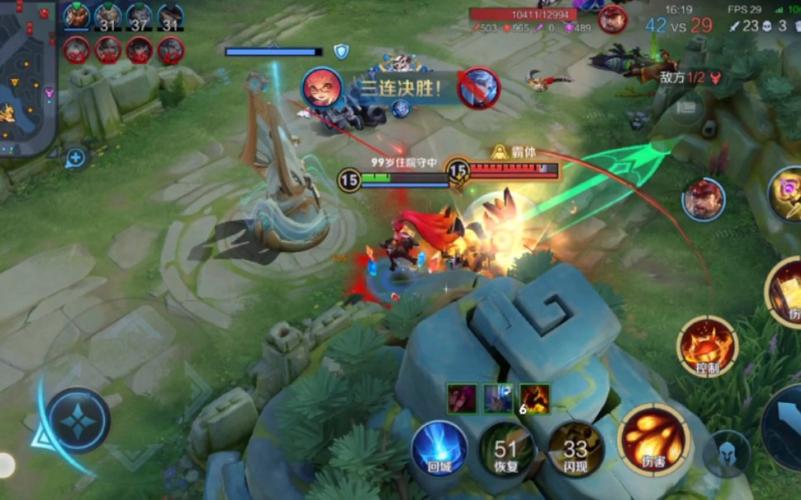
Task: Activate the purple-gold equipment item icon
Action: (785, 193)
